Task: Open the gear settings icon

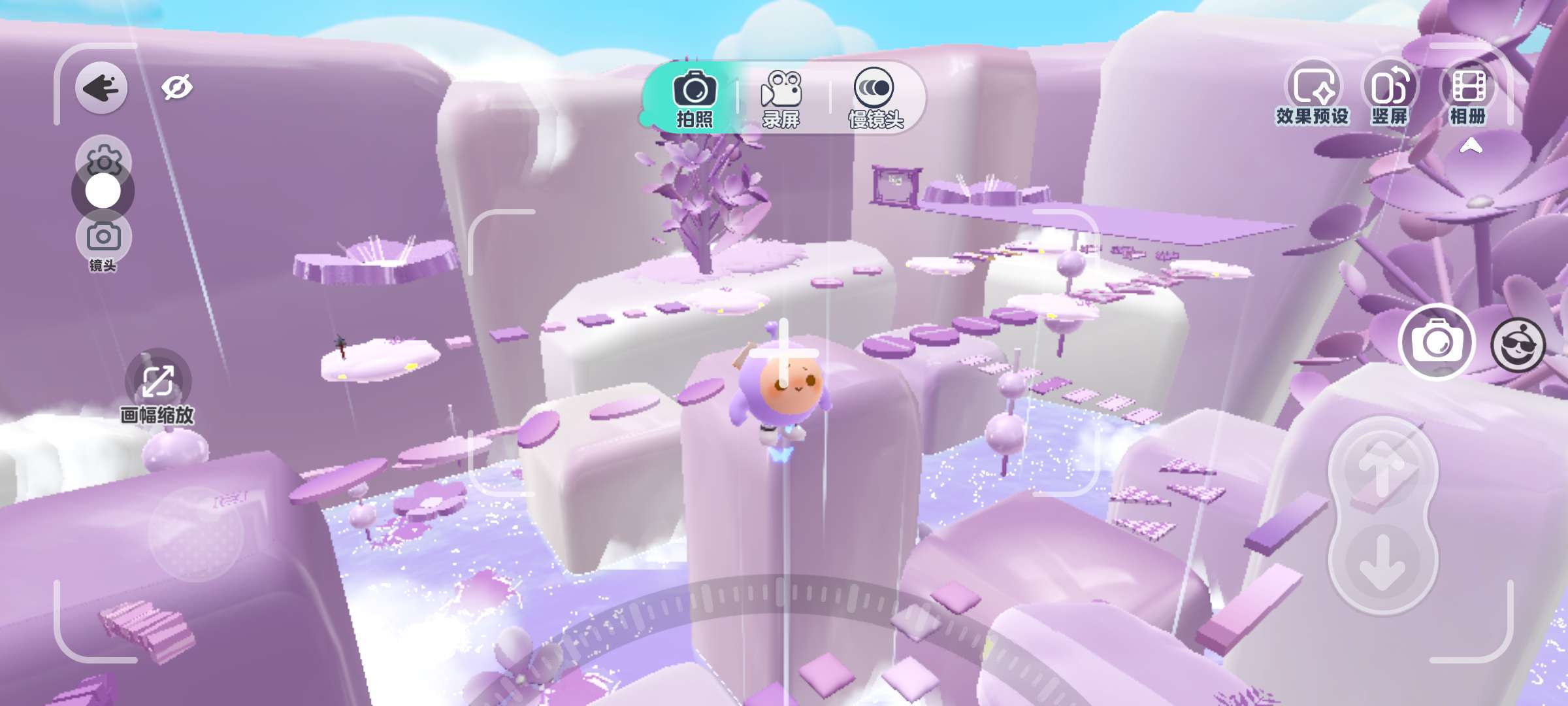Action: [103, 157]
